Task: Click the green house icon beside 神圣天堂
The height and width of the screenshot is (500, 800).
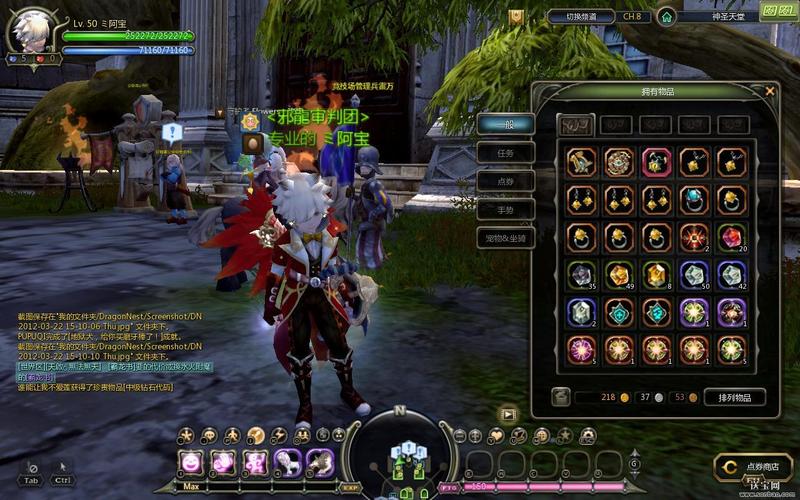Action: click(666, 17)
